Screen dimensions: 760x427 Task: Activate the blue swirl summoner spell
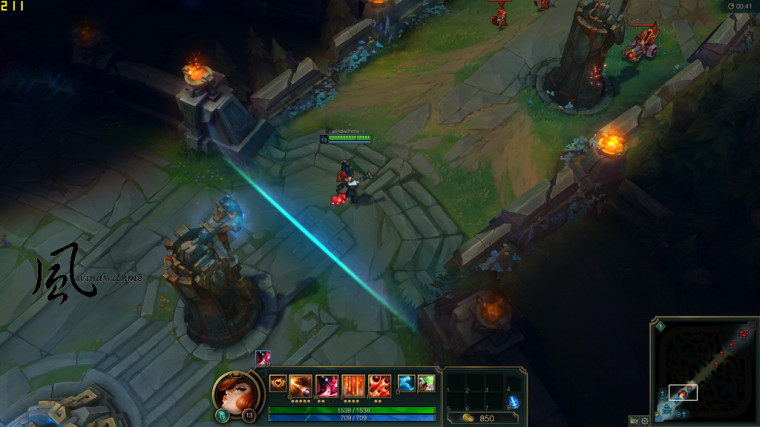point(406,383)
